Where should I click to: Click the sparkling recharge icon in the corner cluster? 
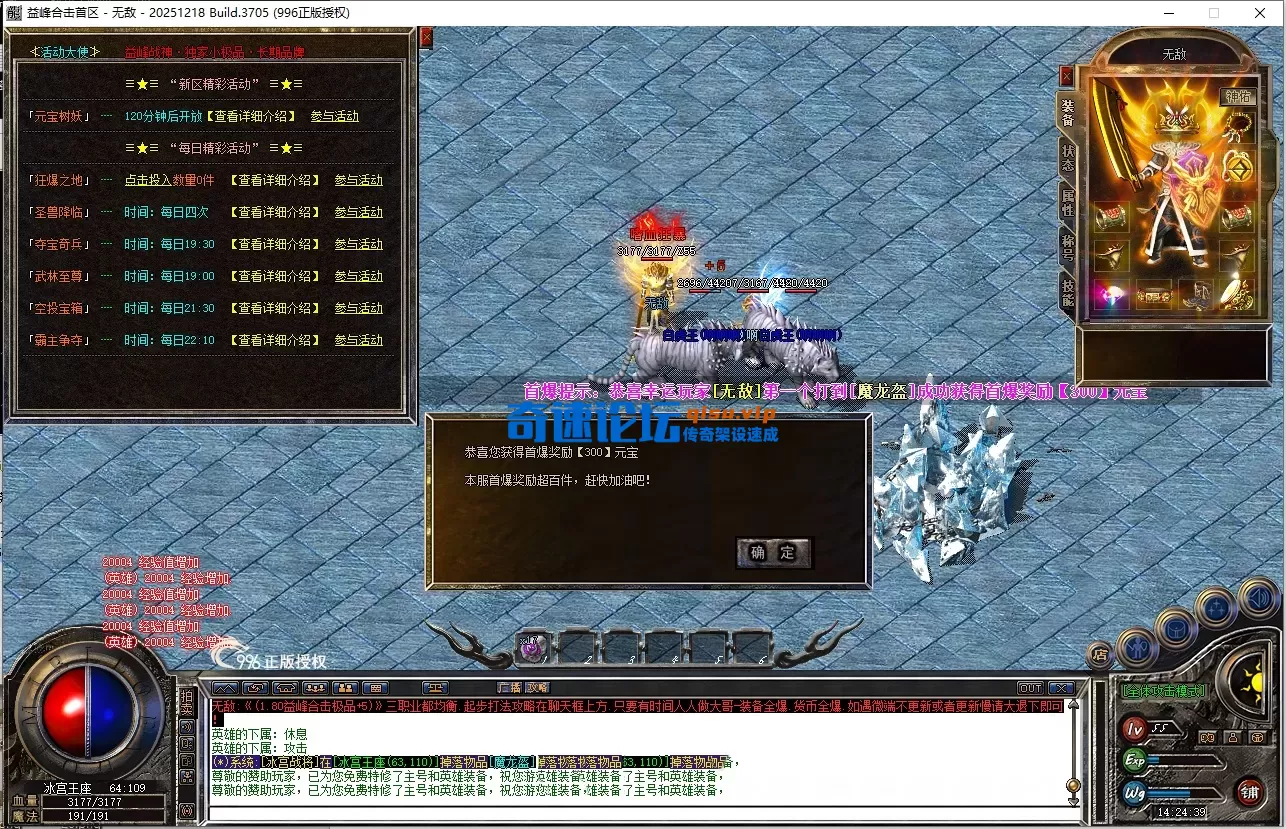click(1216, 609)
